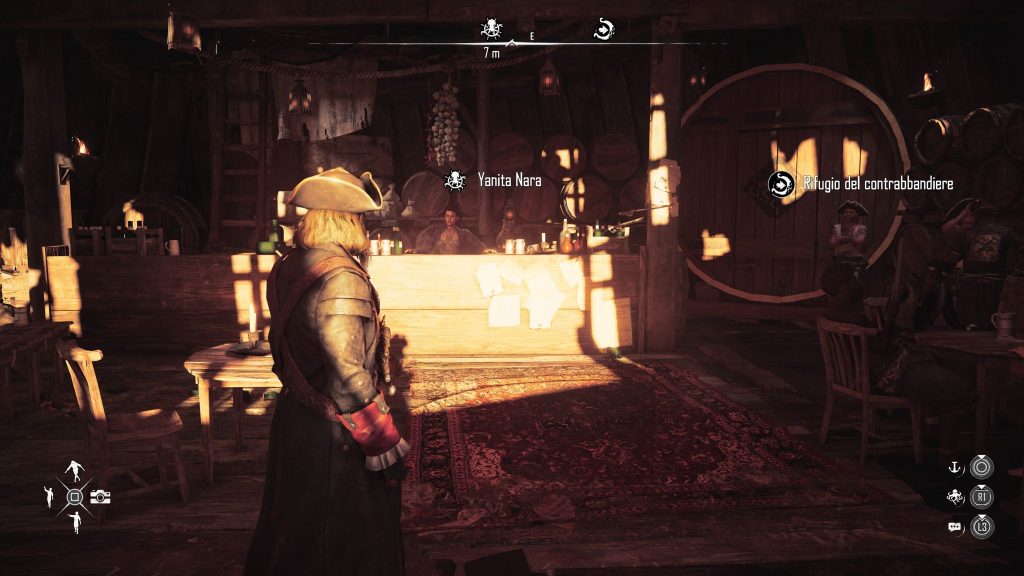Open the kraken icon action

click(x=955, y=496)
